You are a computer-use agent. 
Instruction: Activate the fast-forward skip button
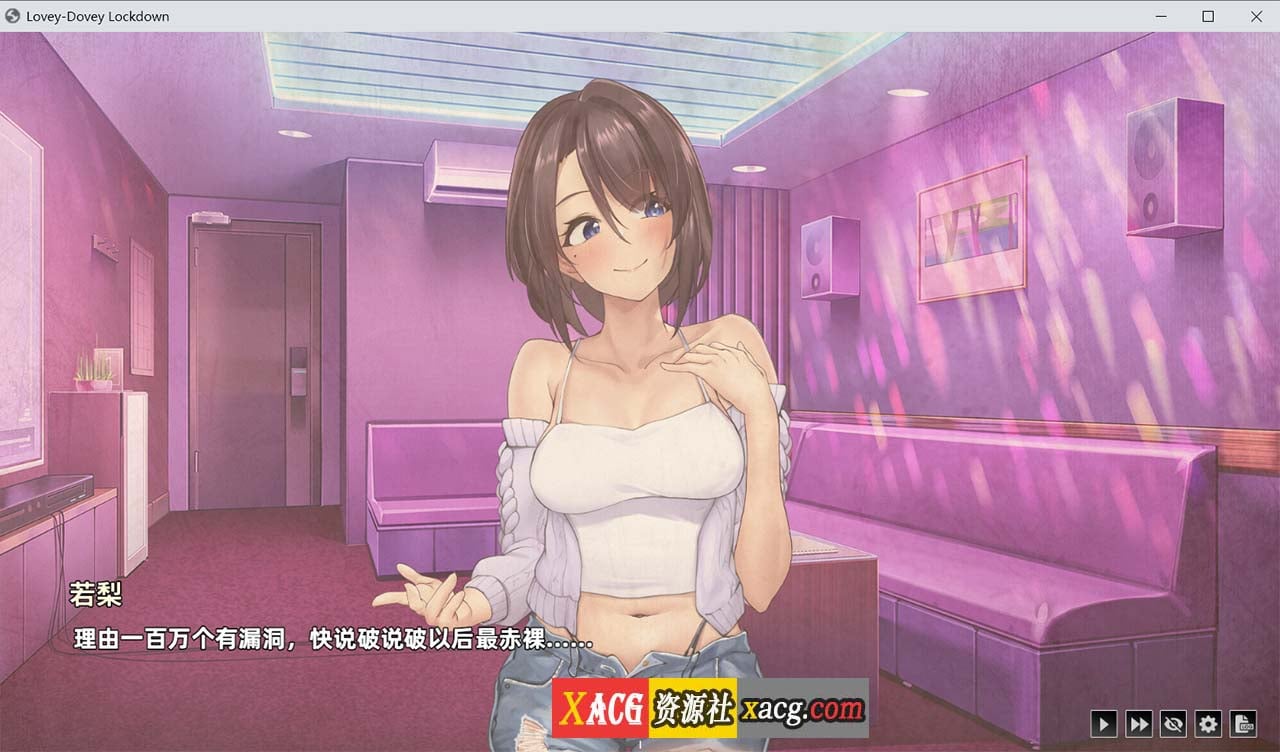pos(1138,723)
